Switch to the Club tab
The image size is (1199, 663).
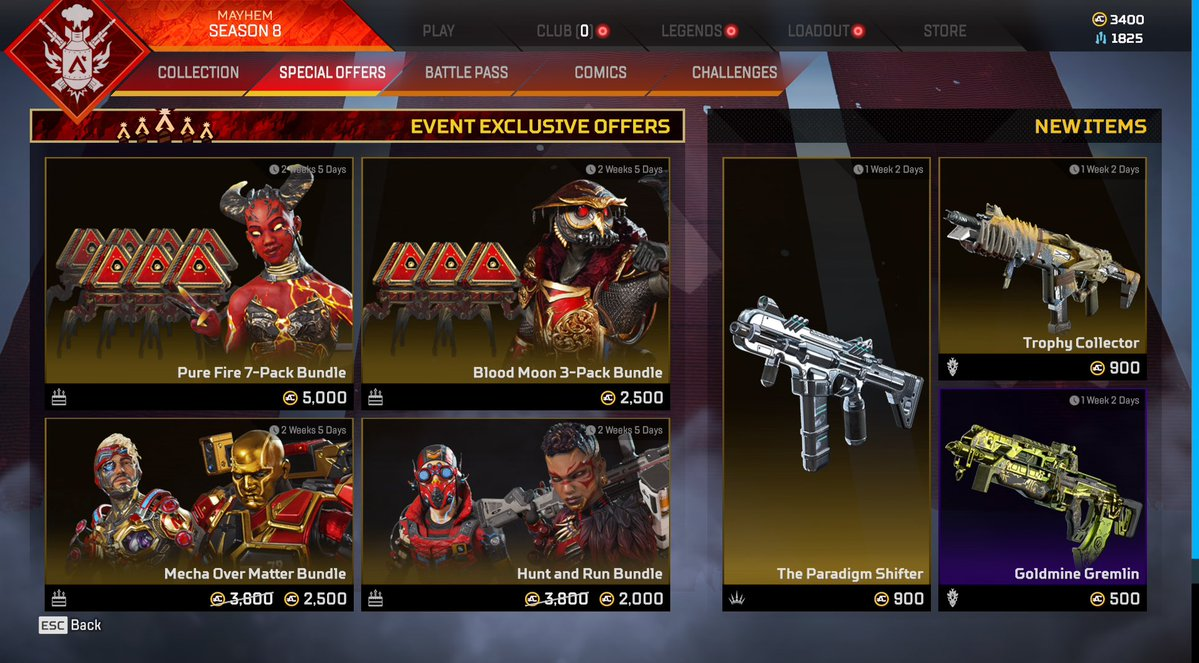566,31
